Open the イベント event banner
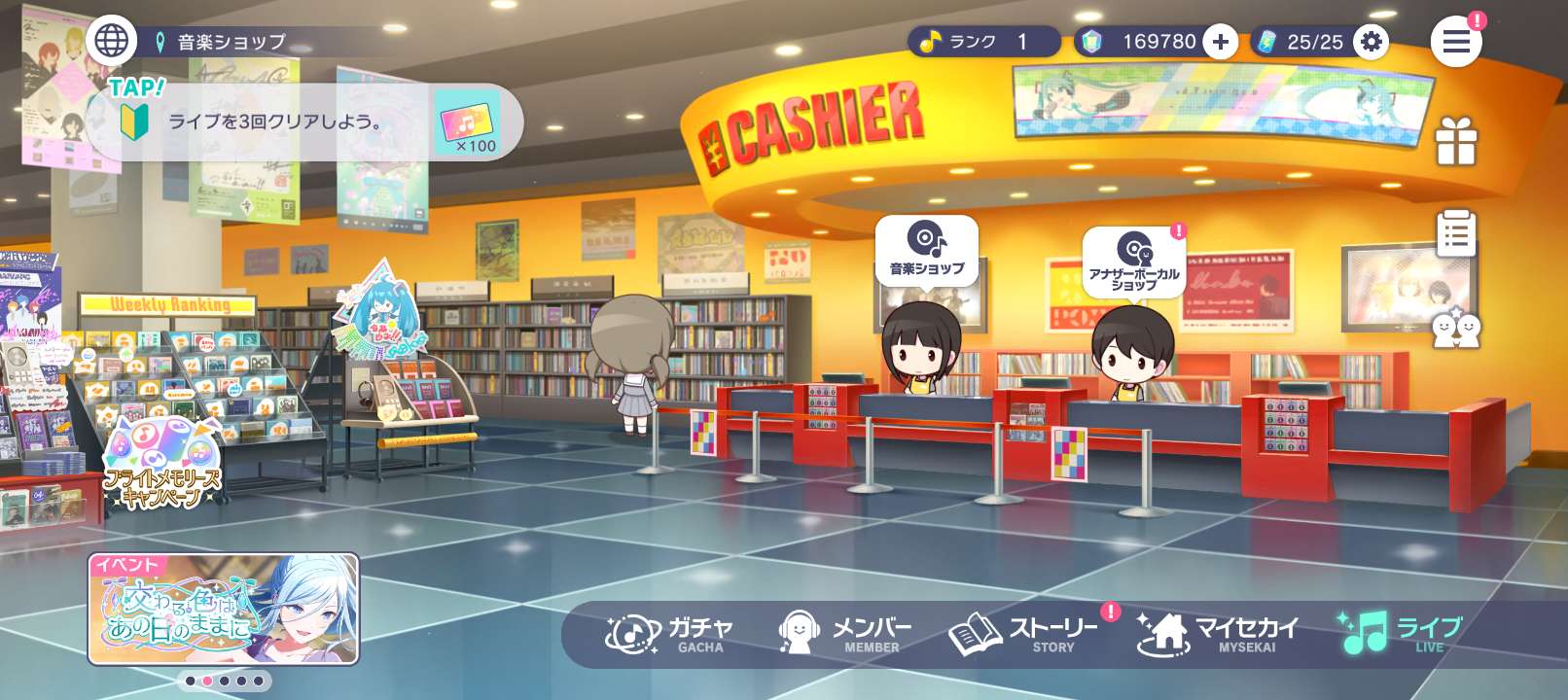This screenshot has width=1568, height=700. click(224, 610)
